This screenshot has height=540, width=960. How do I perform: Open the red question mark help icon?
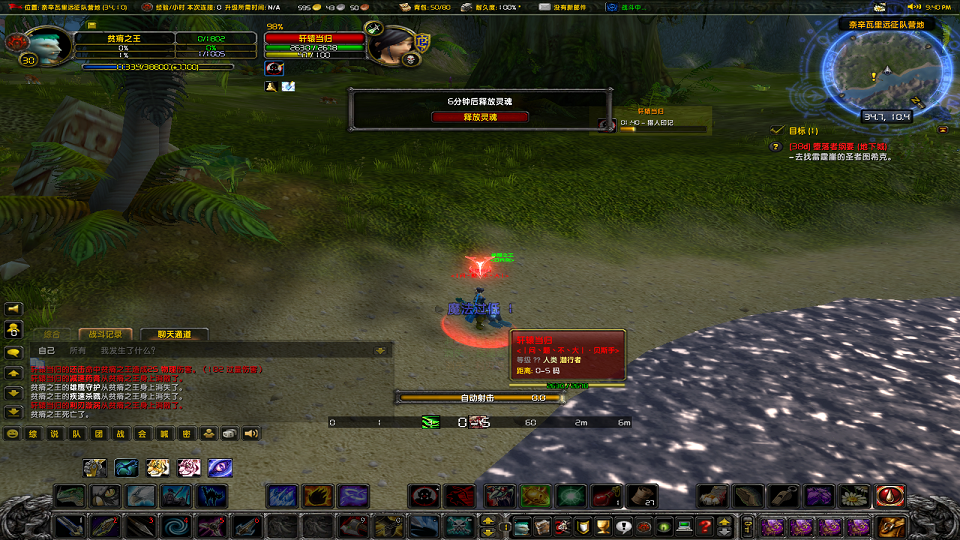pos(705,526)
